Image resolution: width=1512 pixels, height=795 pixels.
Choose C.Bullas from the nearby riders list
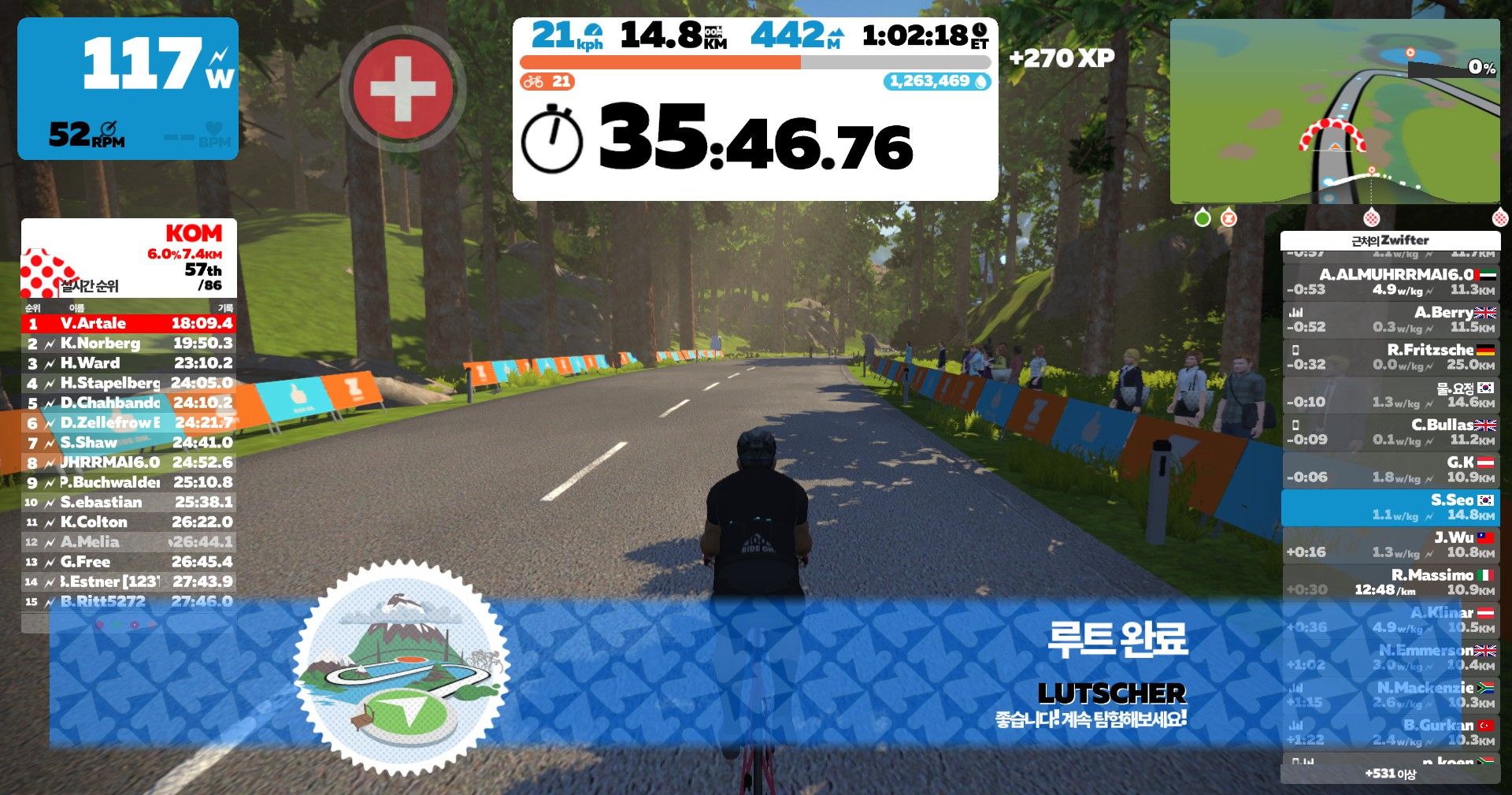point(1390,432)
